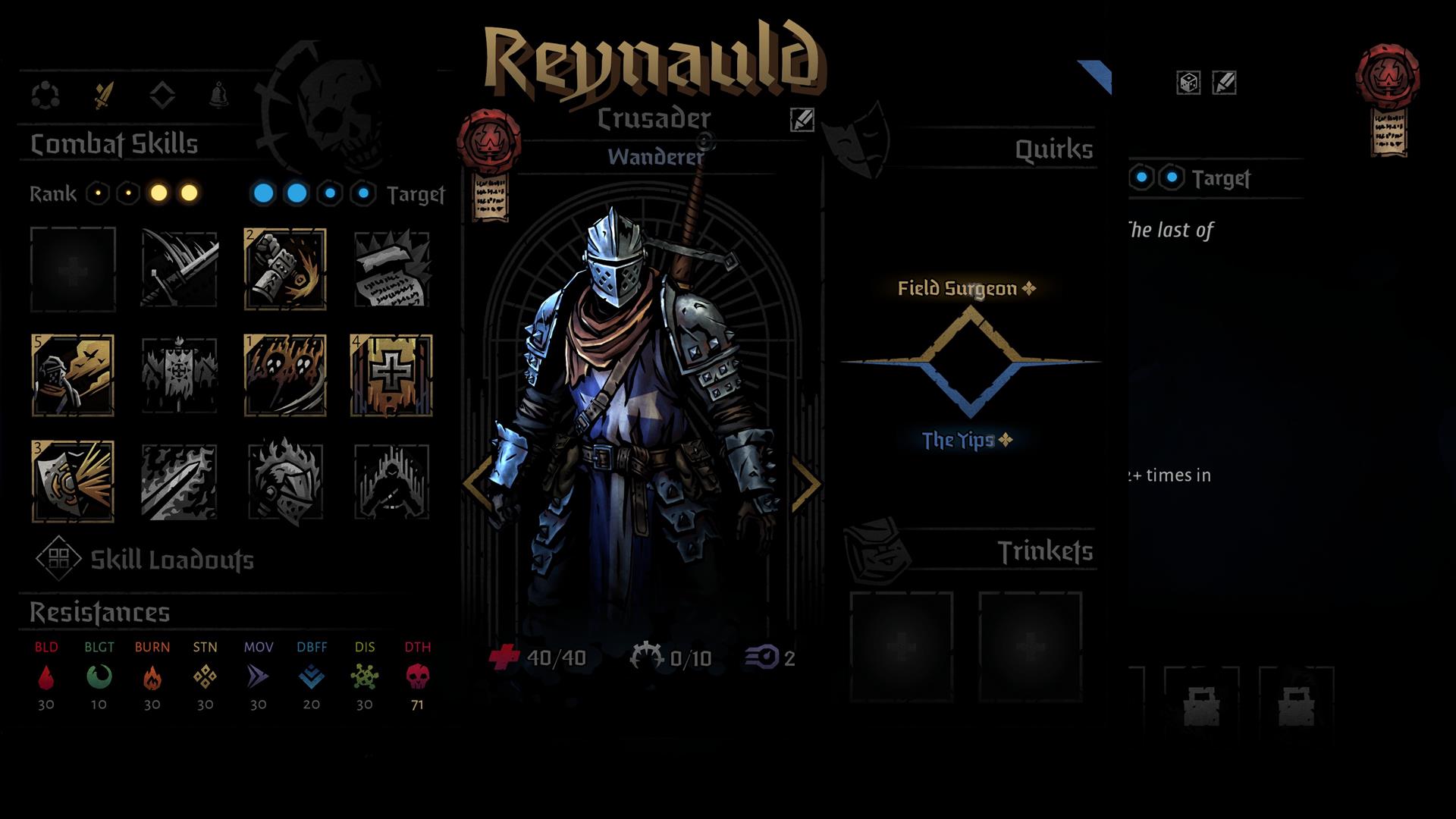
Task: Choose the flaming helmet skill icon
Action: tap(285, 482)
